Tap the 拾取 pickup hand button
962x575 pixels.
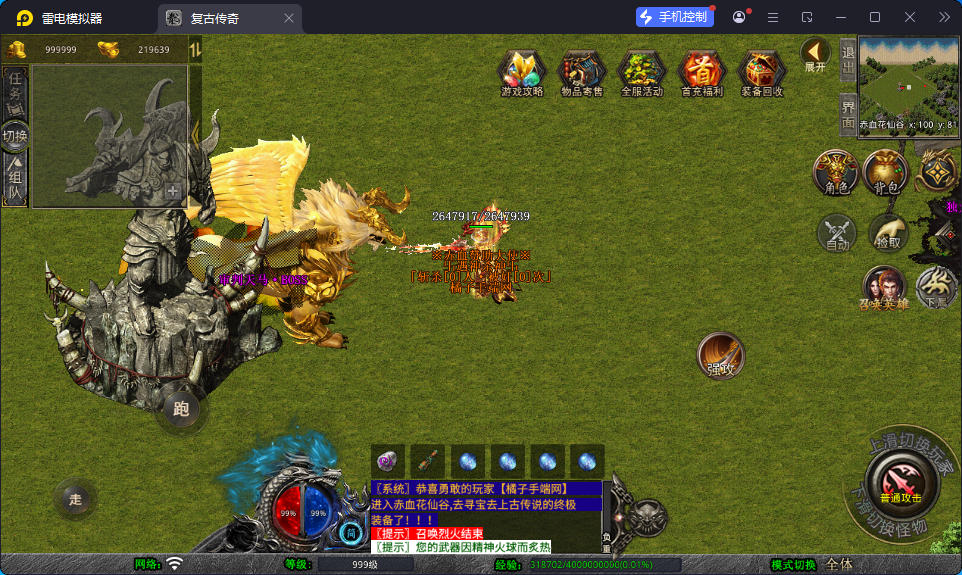click(887, 233)
